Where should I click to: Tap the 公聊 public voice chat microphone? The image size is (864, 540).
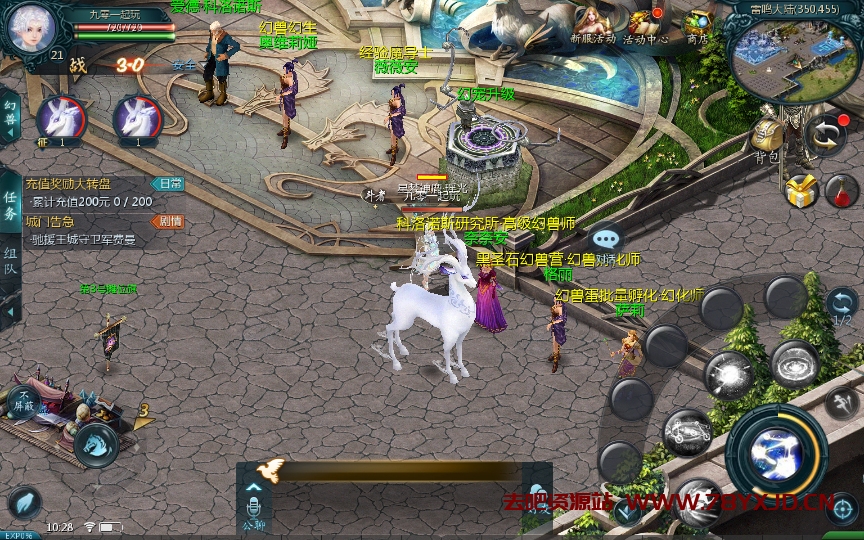click(254, 505)
